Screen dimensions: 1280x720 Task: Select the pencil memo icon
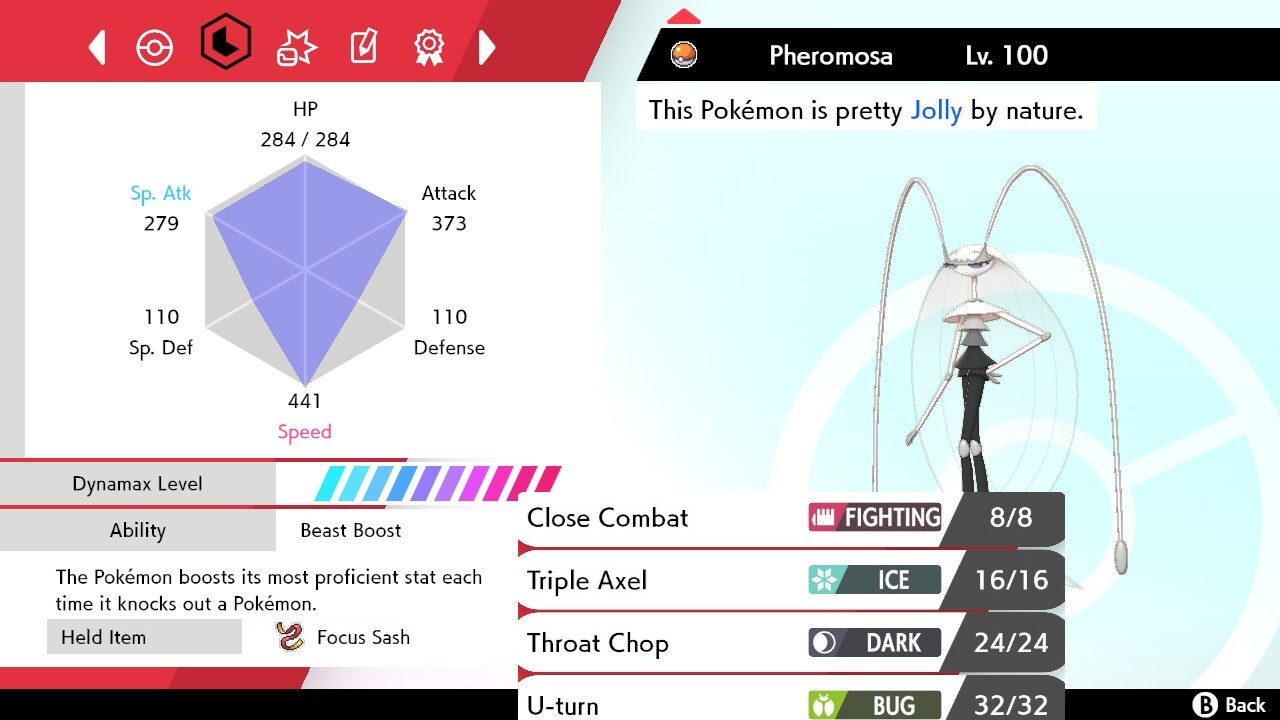(362, 46)
